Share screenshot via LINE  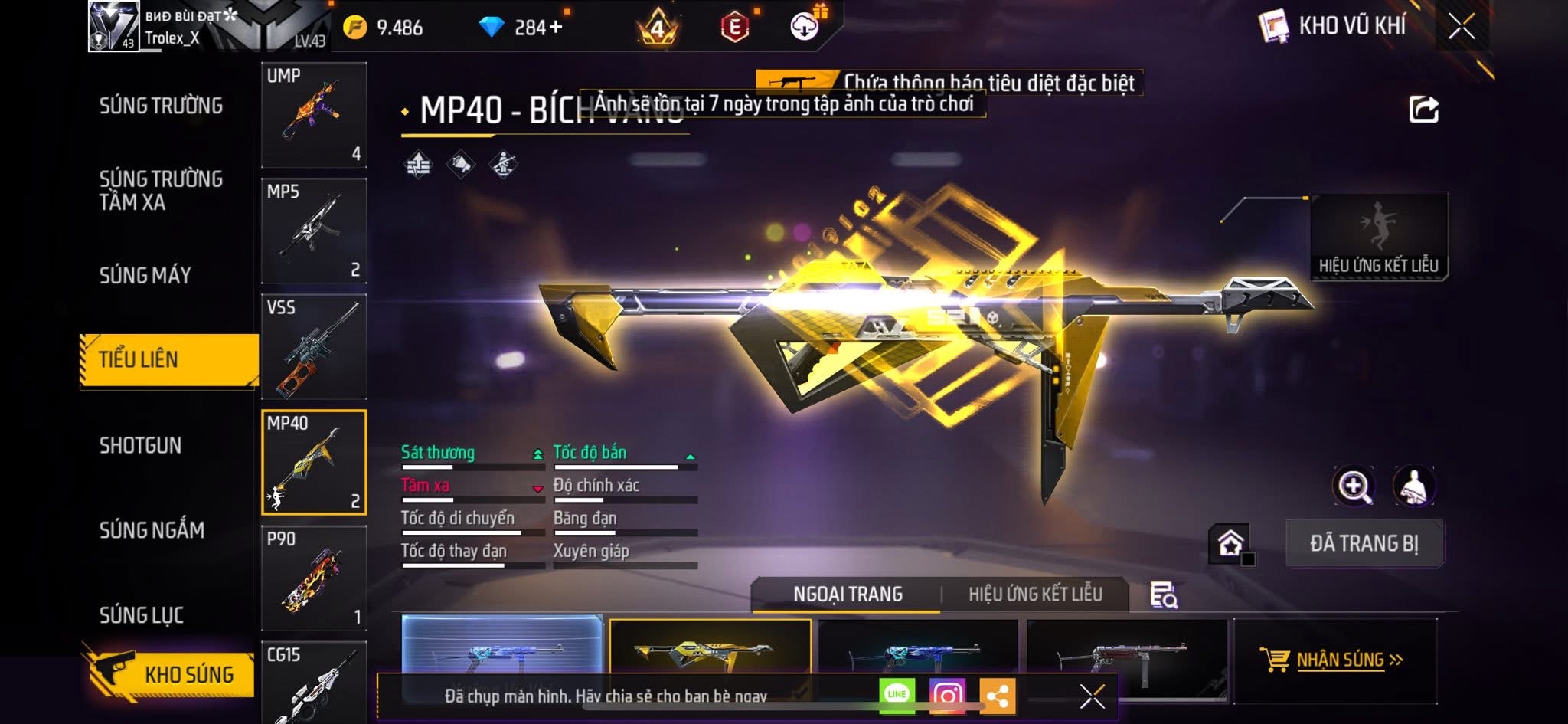tap(897, 695)
